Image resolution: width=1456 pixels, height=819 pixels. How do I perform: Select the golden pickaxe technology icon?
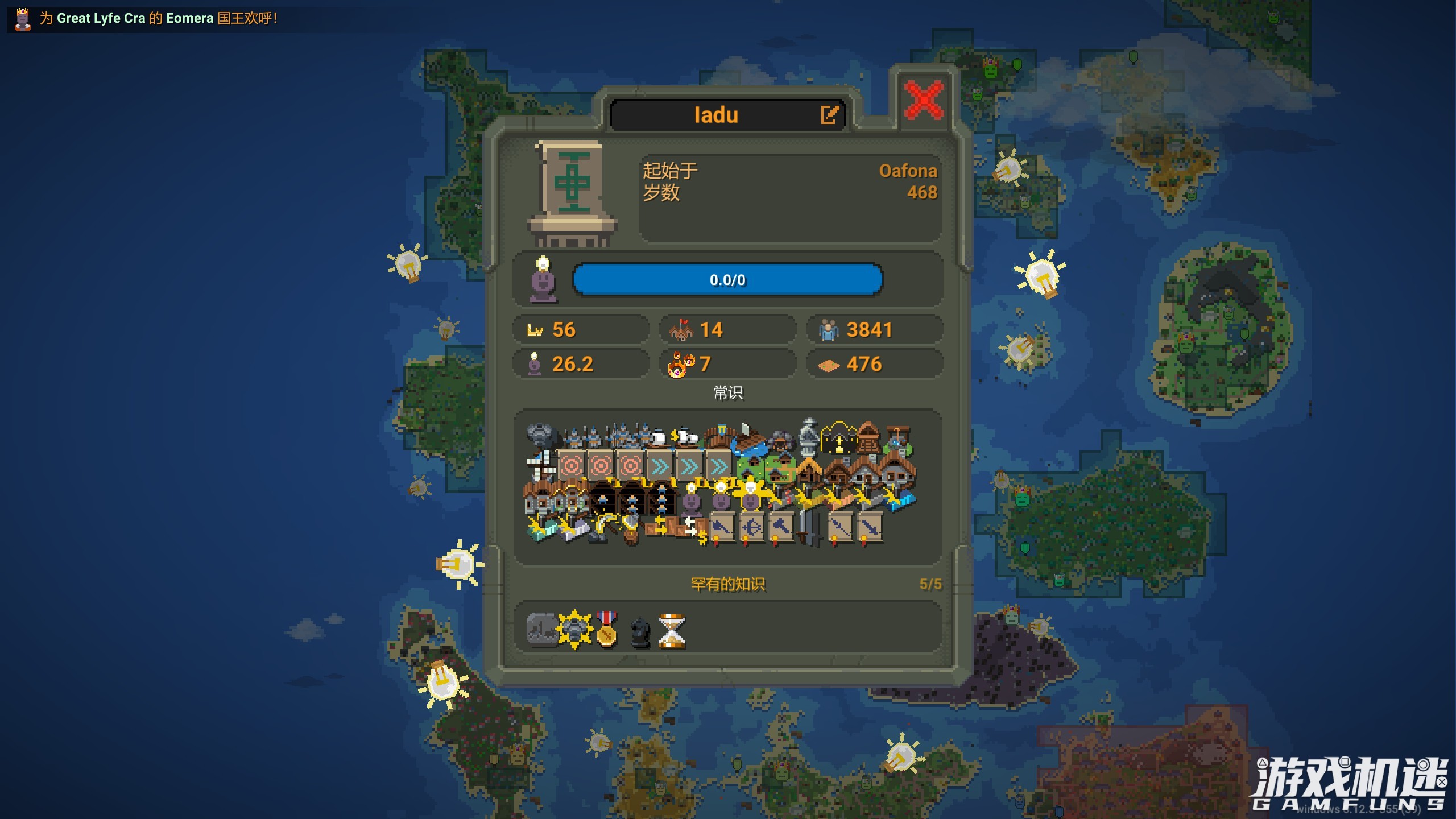(604, 527)
